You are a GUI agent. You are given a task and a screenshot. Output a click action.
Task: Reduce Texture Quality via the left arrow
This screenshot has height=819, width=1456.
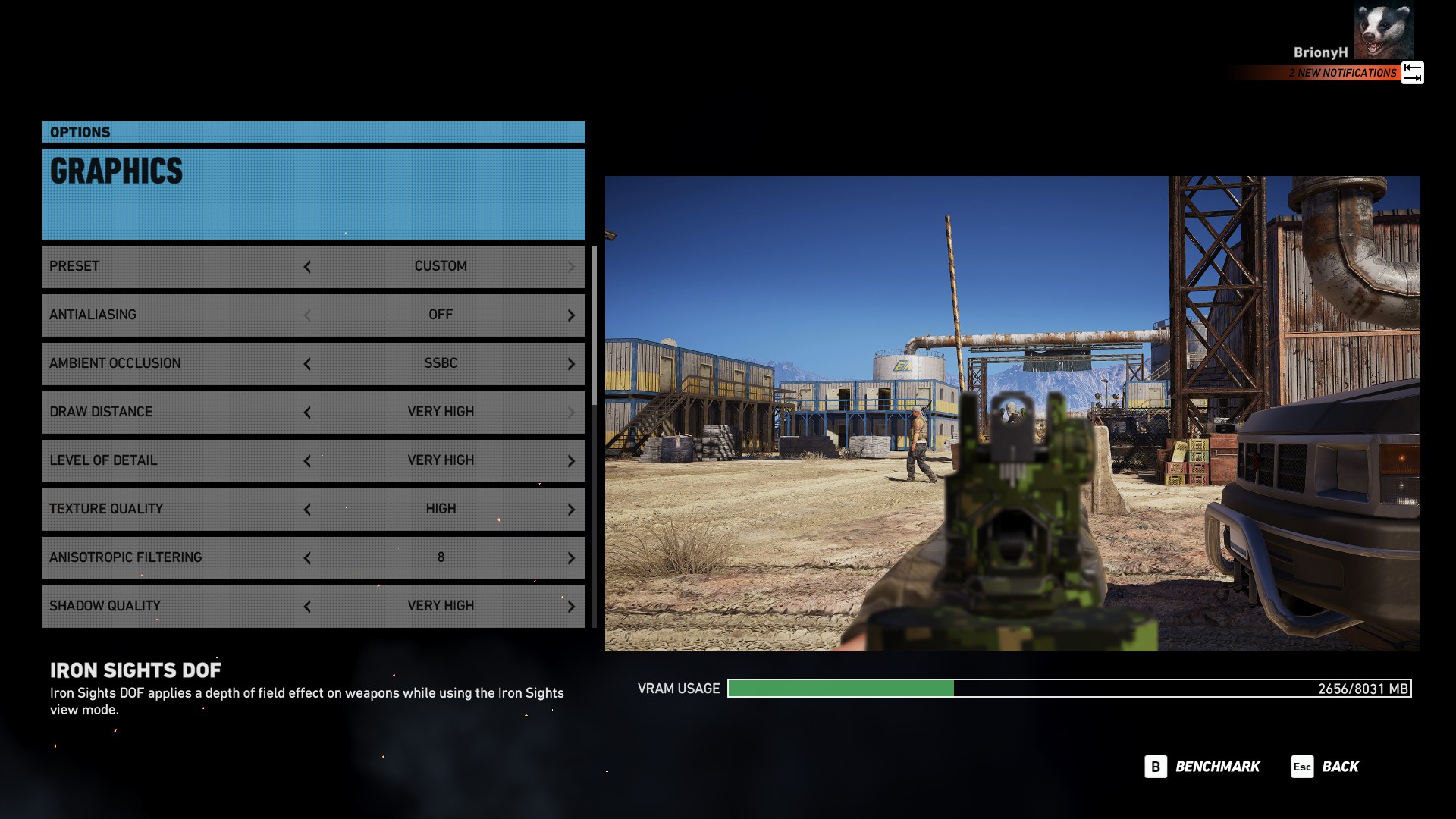pos(307,510)
